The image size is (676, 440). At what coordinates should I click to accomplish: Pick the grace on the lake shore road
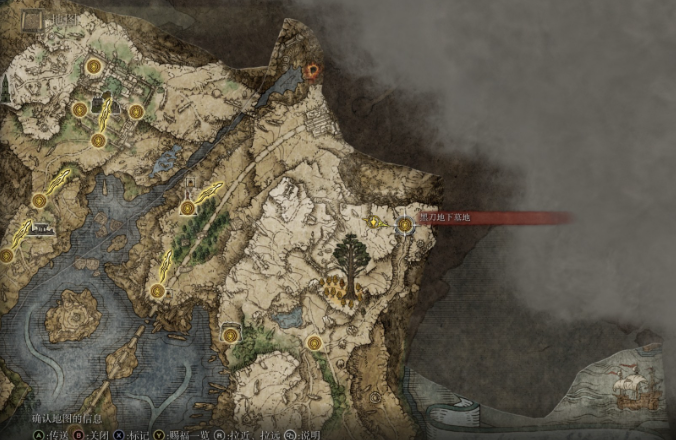pos(157,291)
